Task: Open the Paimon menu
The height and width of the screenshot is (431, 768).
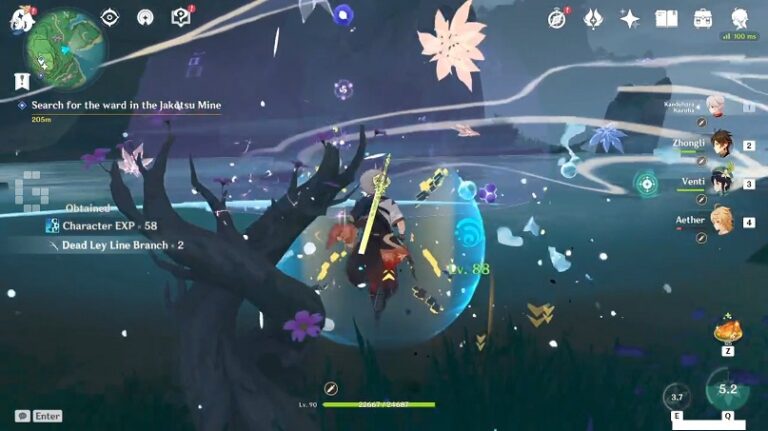Action: tap(20, 18)
